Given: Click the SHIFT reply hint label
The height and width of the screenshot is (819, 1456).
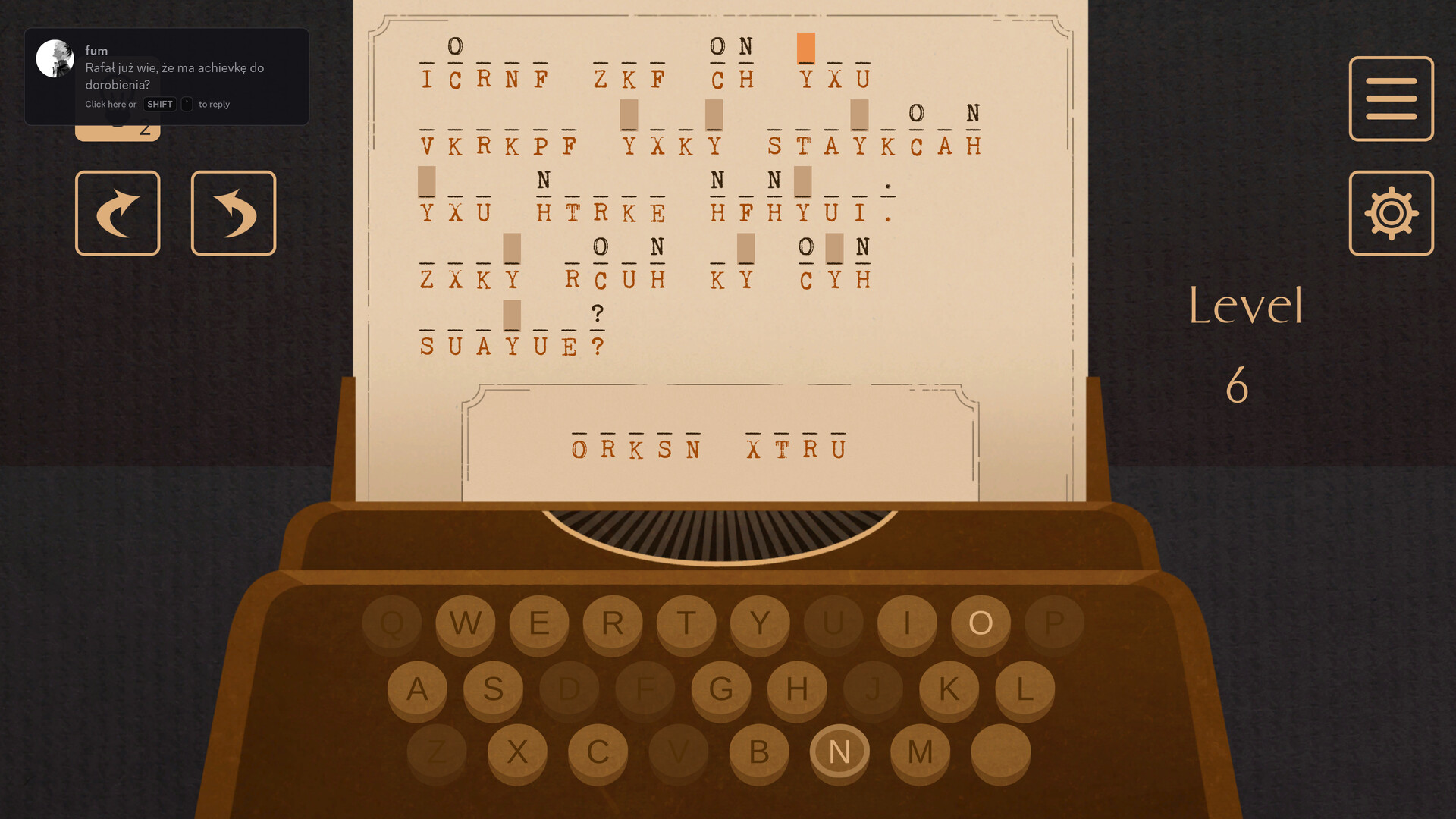Looking at the screenshot, I should coord(159,104).
